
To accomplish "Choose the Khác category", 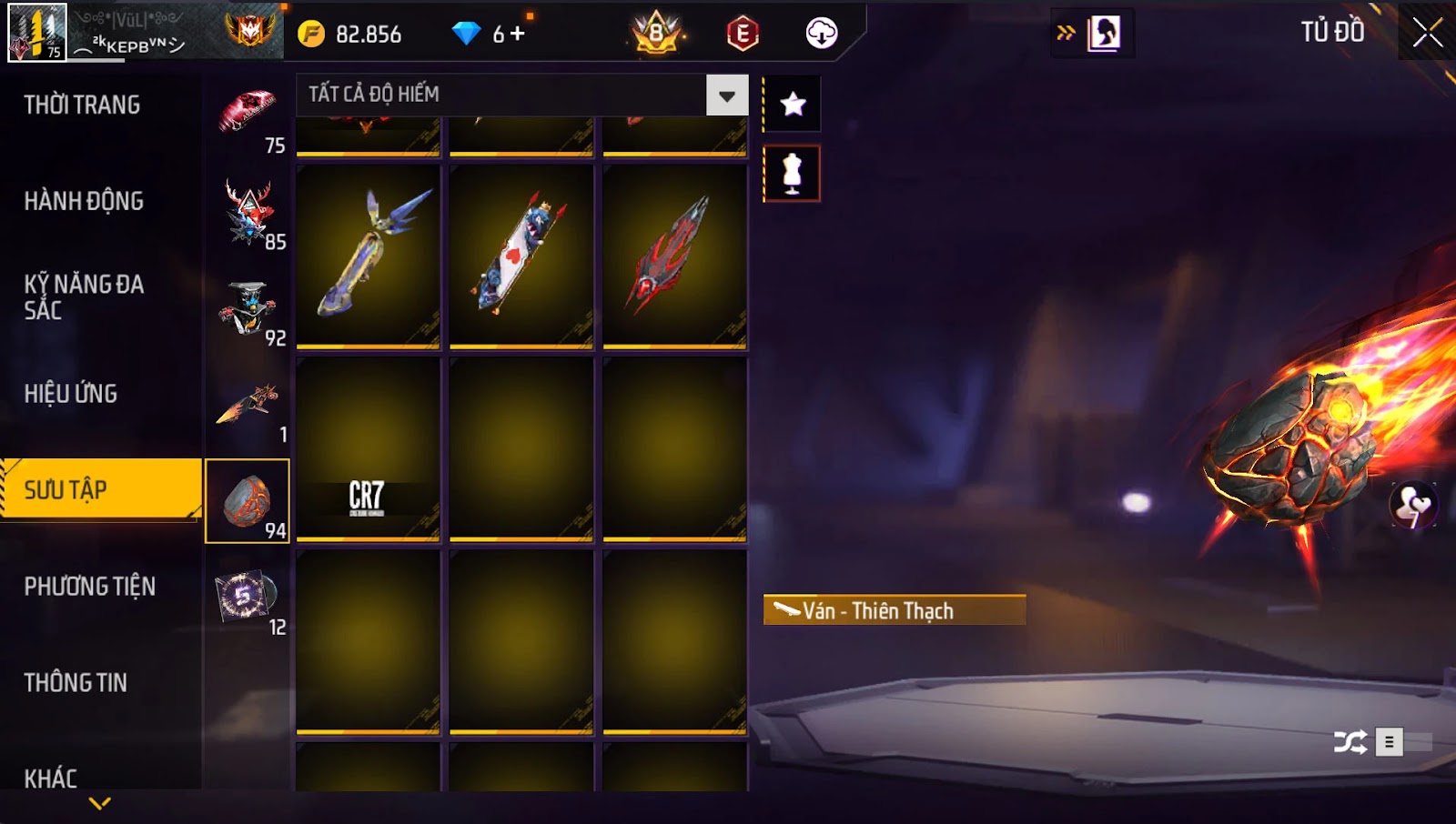I will click(51, 779).
